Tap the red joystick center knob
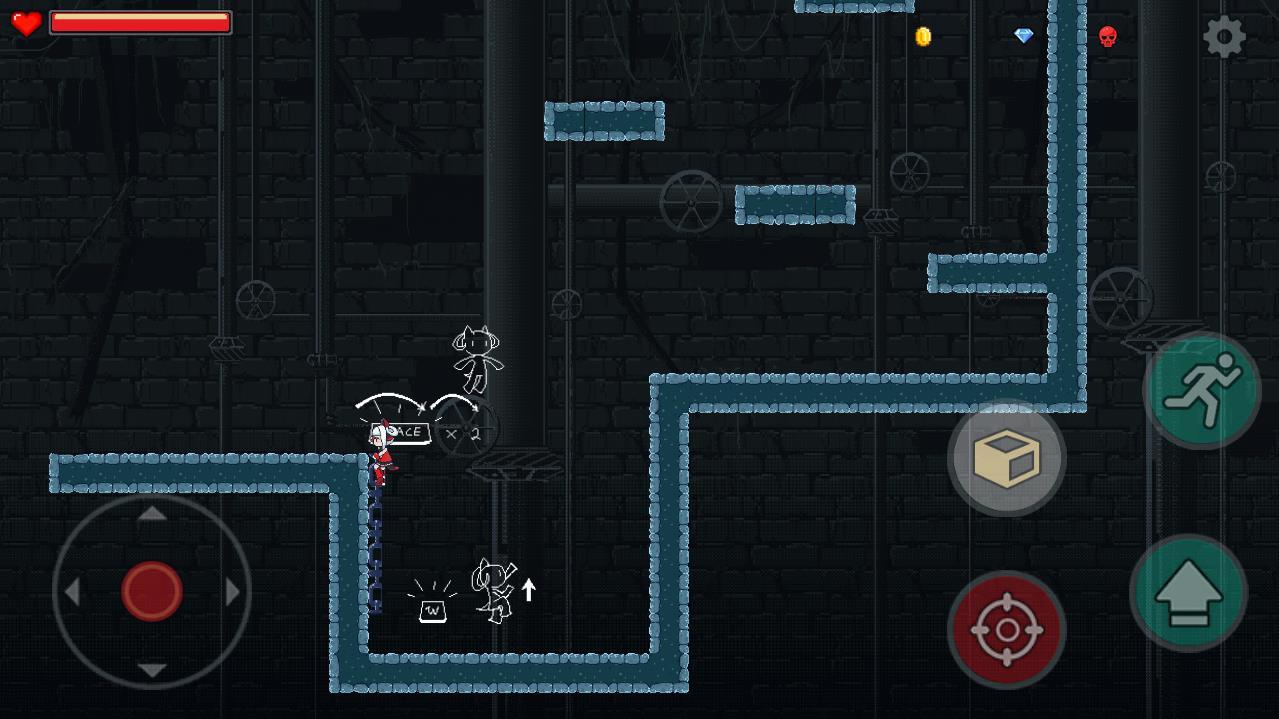 pyautogui.click(x=152, y=591)
